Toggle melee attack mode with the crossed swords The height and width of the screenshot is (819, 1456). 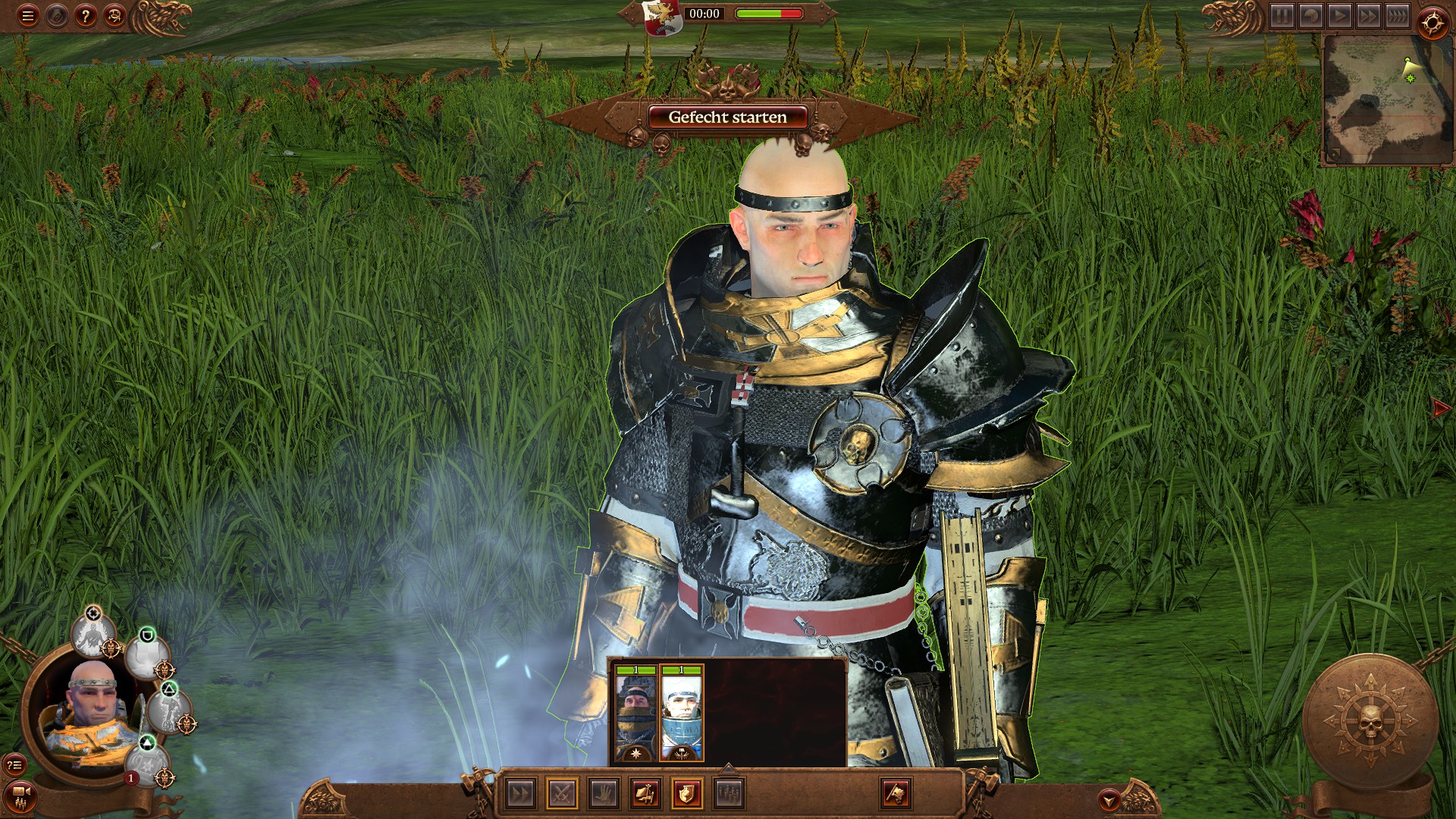pos(563,794)
